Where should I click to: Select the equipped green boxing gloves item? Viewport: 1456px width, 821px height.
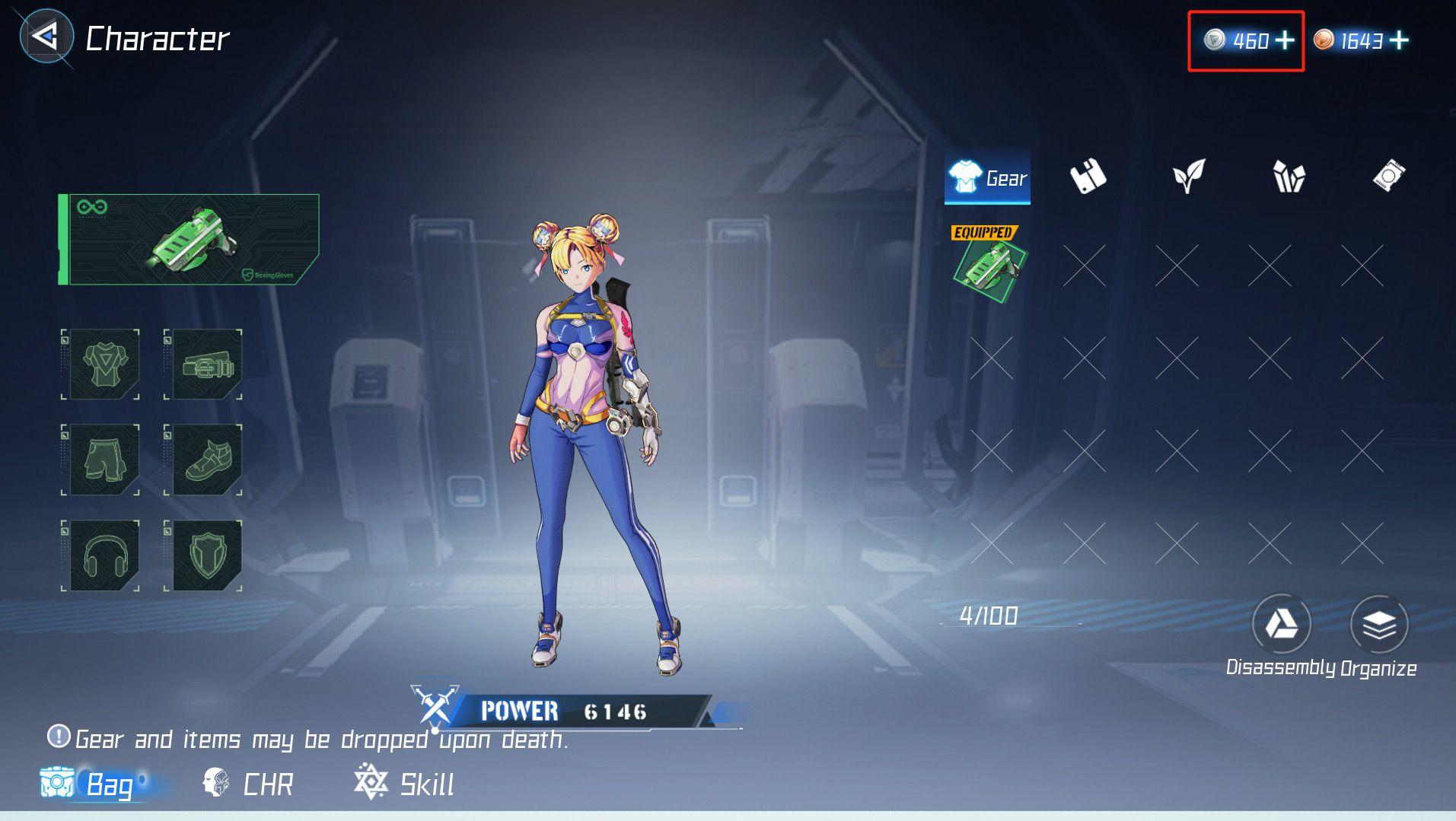989,266
